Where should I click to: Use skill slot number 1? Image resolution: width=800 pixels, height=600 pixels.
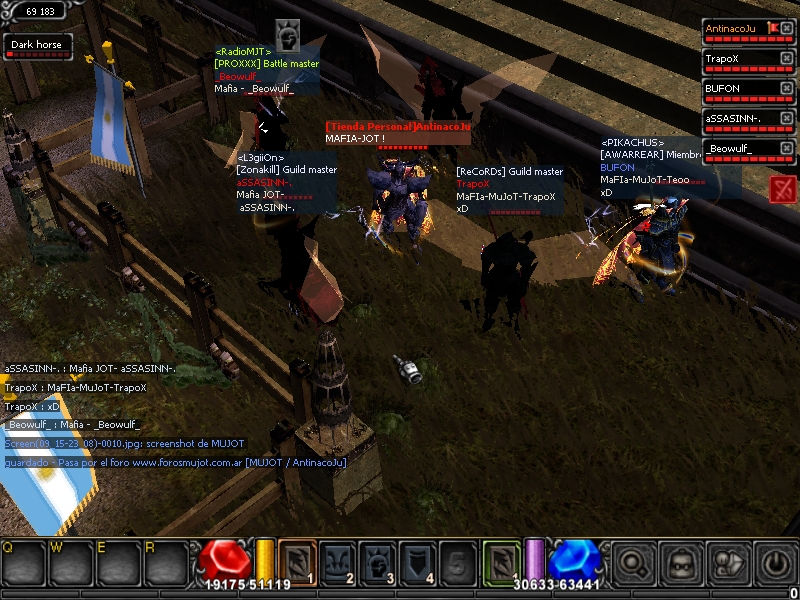pos(297,562)
